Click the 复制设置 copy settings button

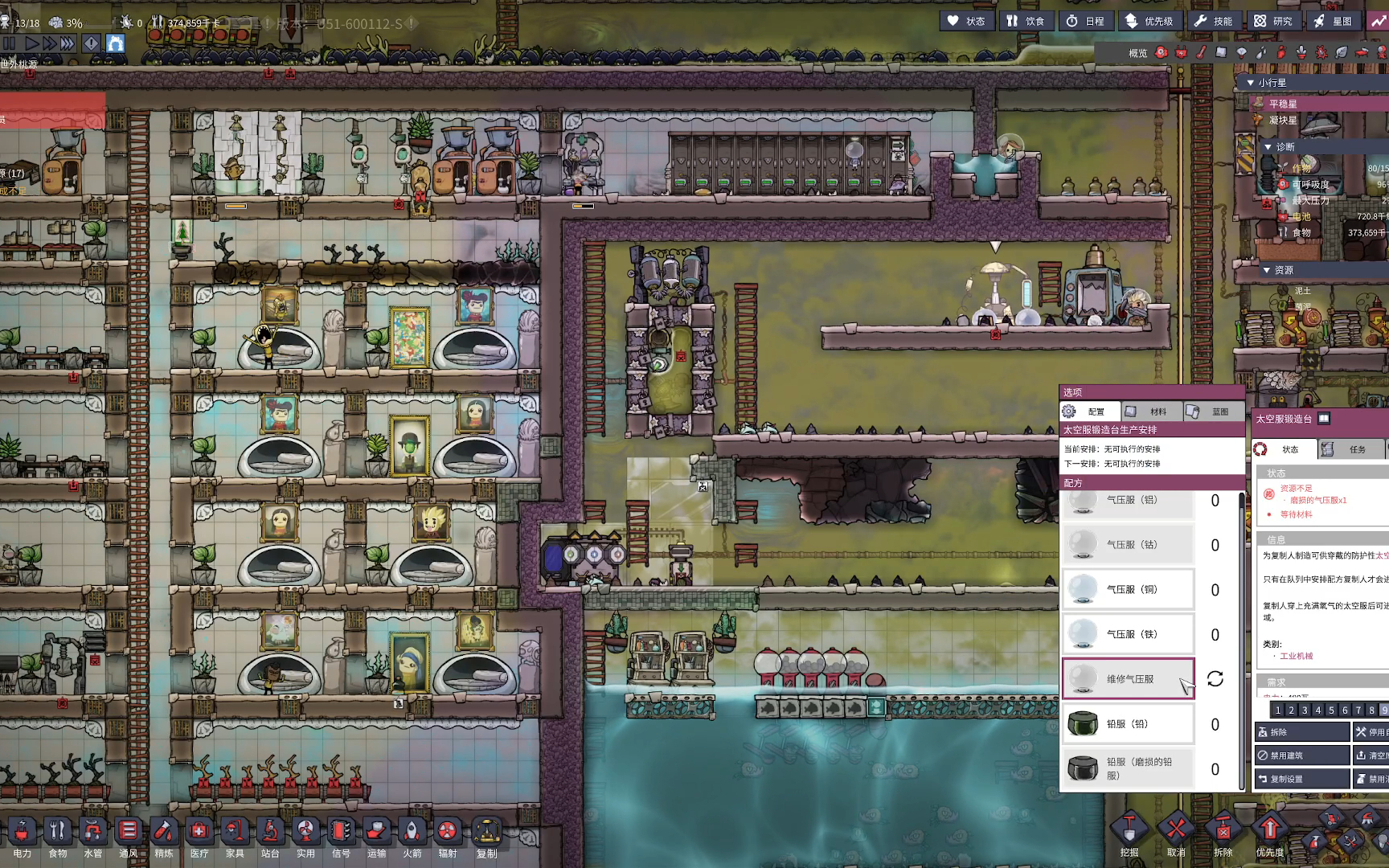click(1302, 779)
